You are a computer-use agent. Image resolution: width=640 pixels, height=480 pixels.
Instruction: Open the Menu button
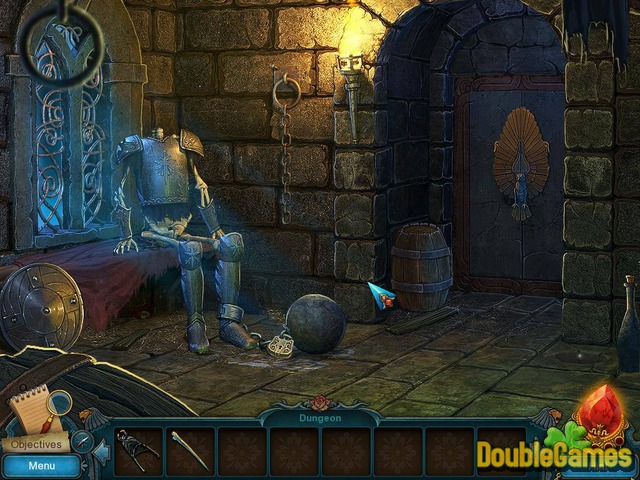point(41,465)
